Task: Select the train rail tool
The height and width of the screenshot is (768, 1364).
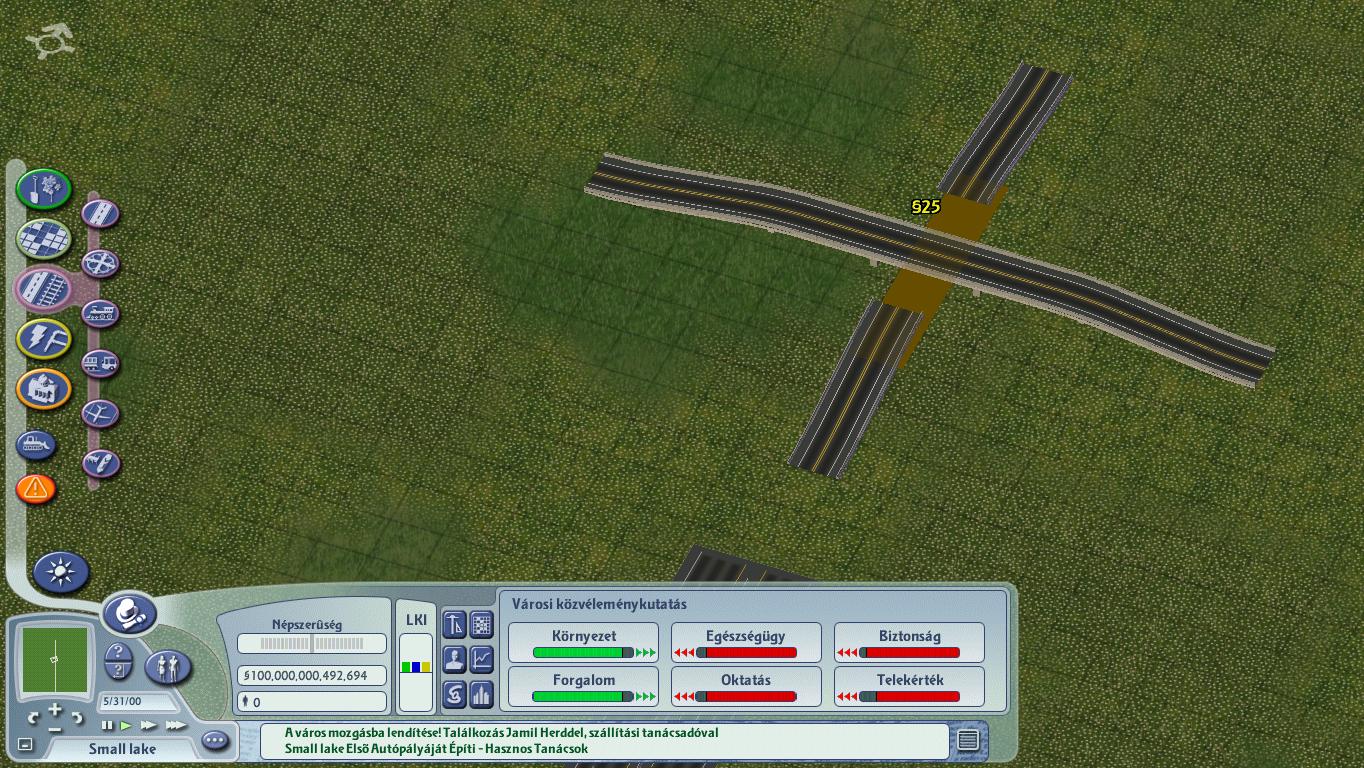Action: tap(100, 314)
